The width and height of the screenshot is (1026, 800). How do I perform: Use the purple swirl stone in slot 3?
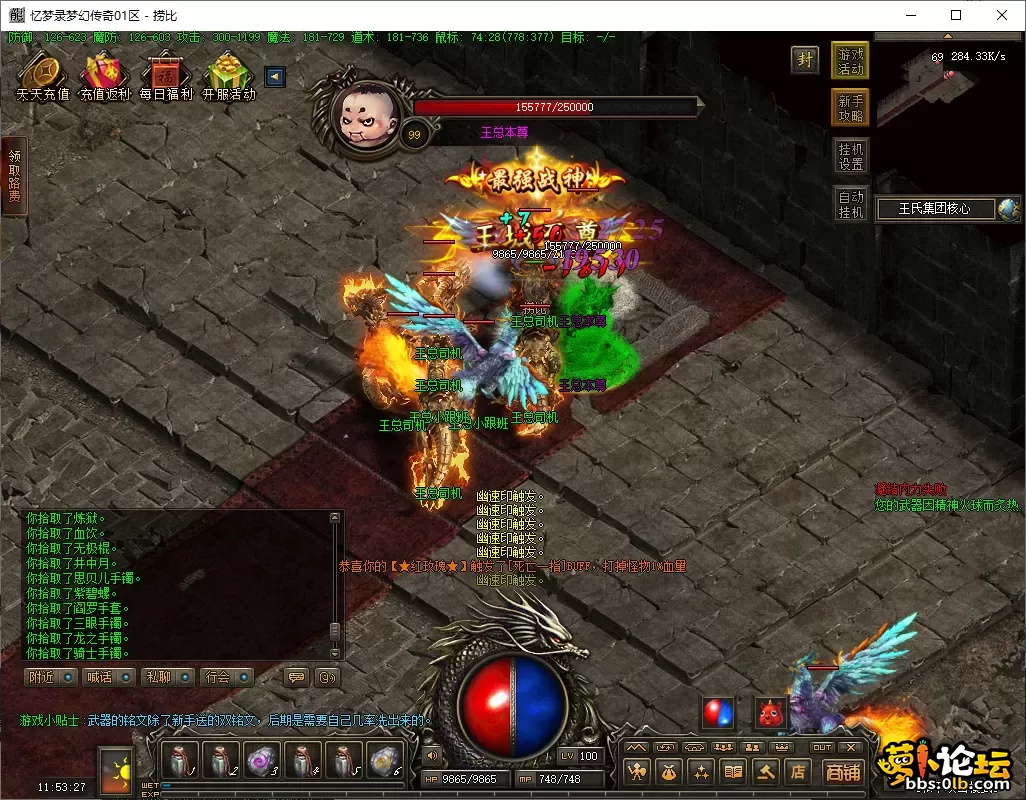(x=261, y=761)
